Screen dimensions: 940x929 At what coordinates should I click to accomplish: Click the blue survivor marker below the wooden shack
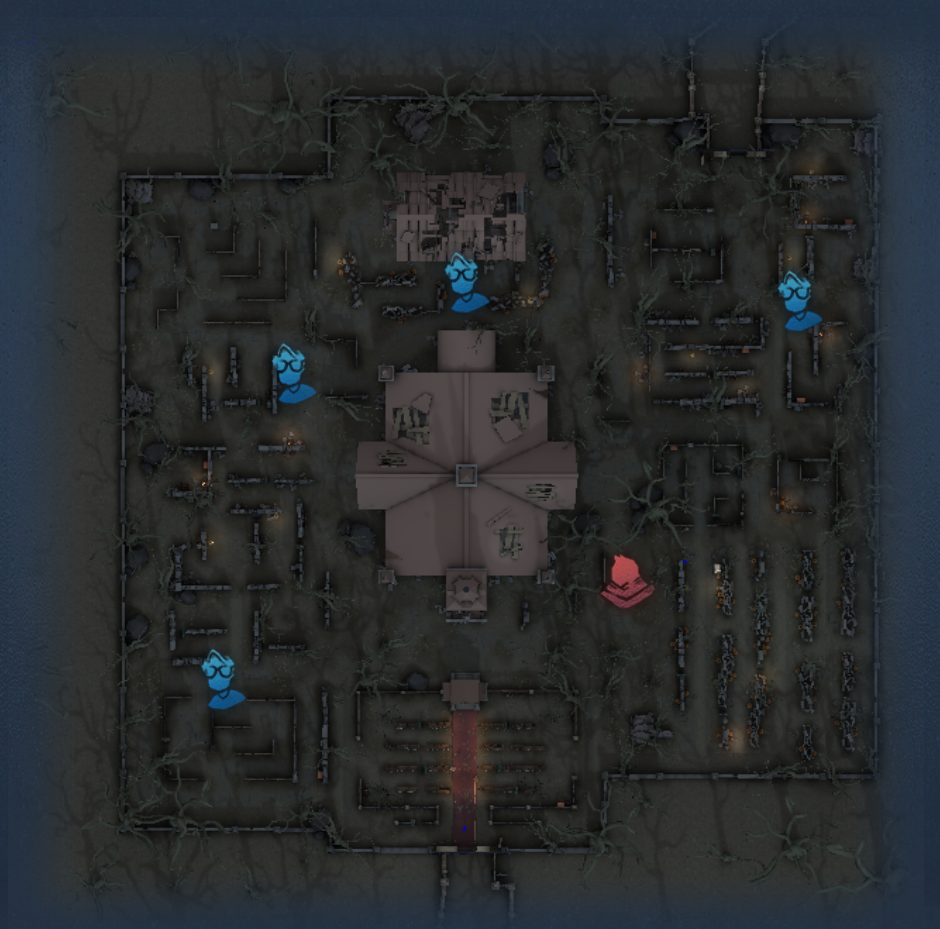pyautogui.click(x=465, y=283)
